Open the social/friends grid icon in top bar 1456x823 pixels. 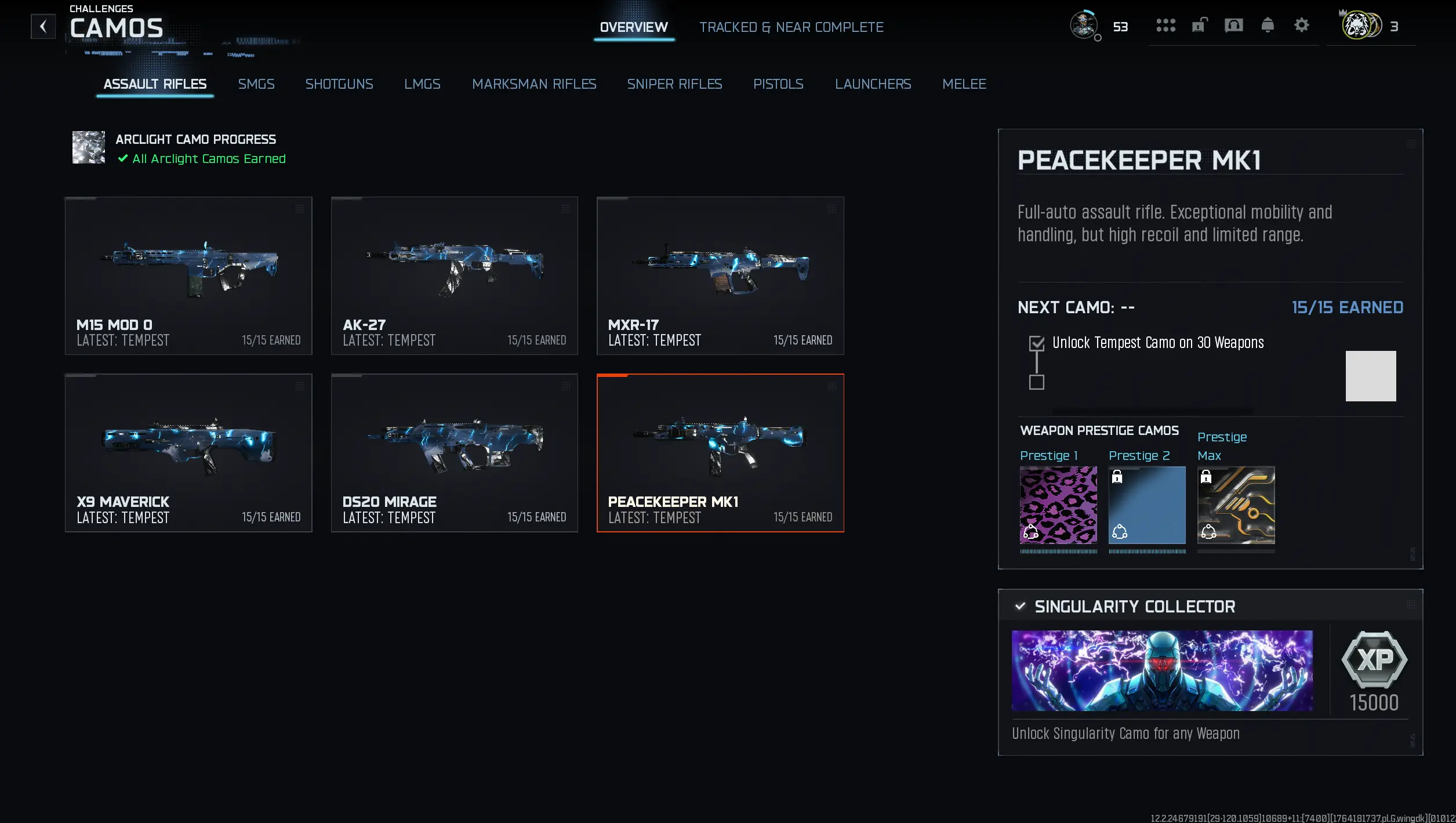tap(1164, 26)
